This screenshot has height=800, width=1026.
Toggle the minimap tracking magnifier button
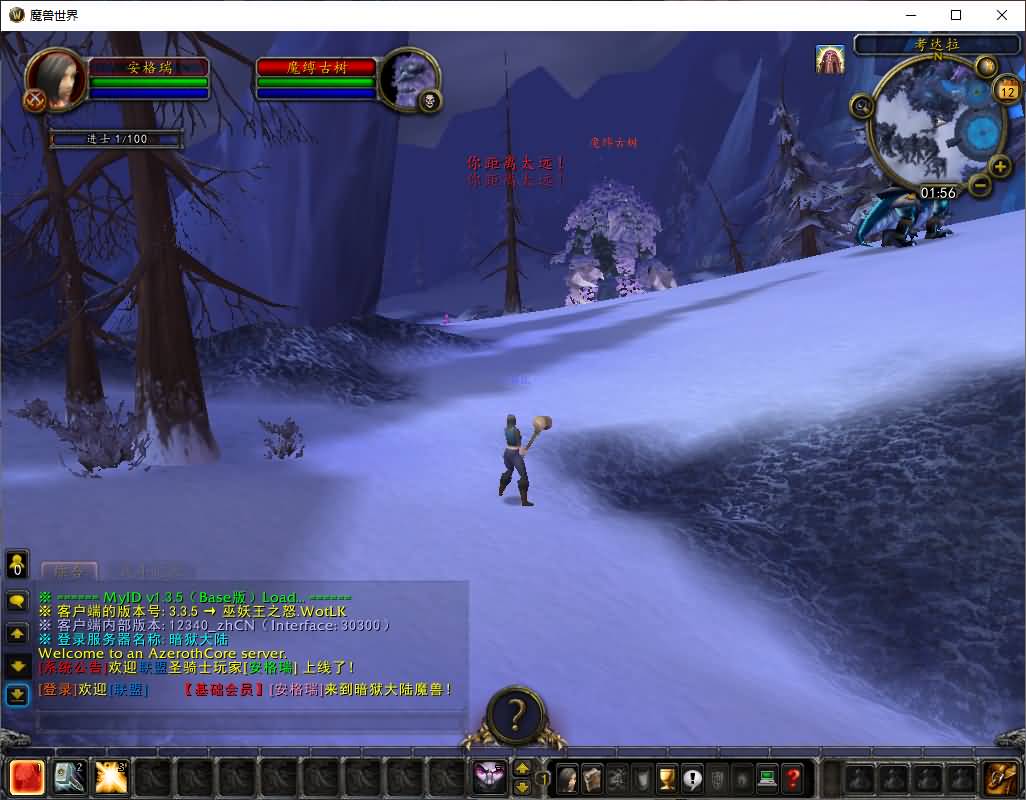coord(862,103)
